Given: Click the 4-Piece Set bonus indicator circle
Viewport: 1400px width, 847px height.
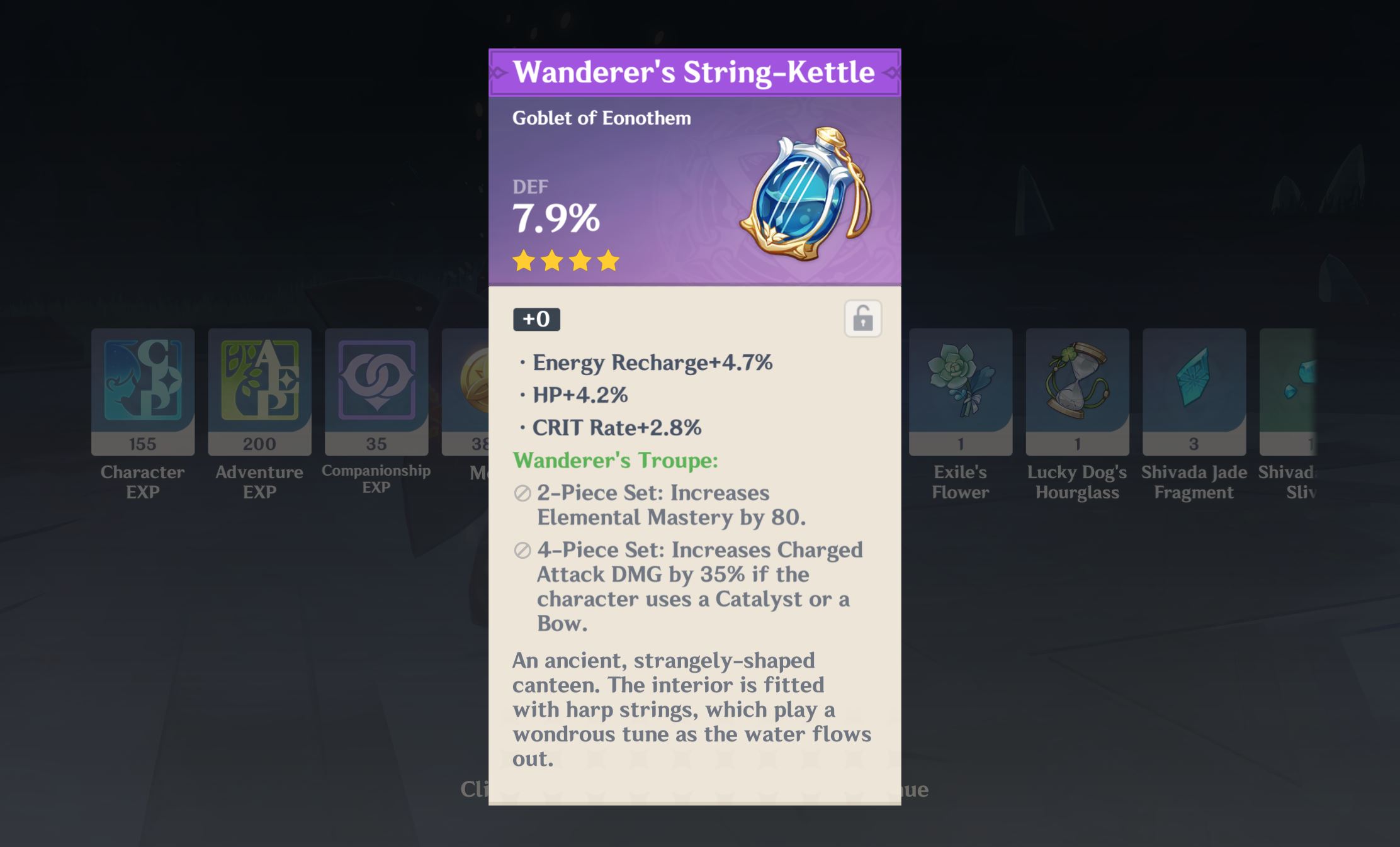Looking at the screenshot, I should tap(522, 551).
